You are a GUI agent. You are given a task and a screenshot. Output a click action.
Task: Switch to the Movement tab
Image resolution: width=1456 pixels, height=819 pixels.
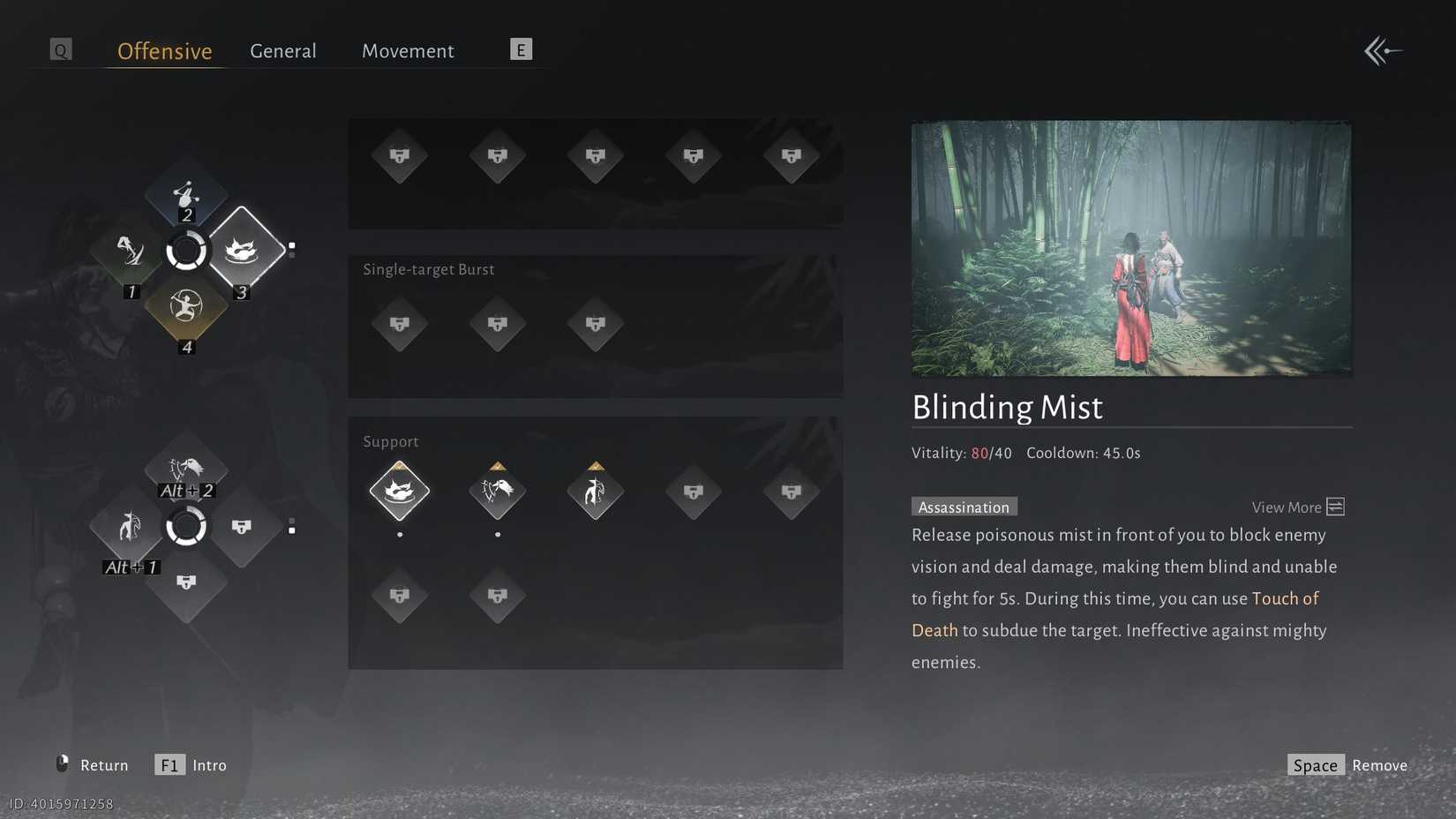point(407,50)
